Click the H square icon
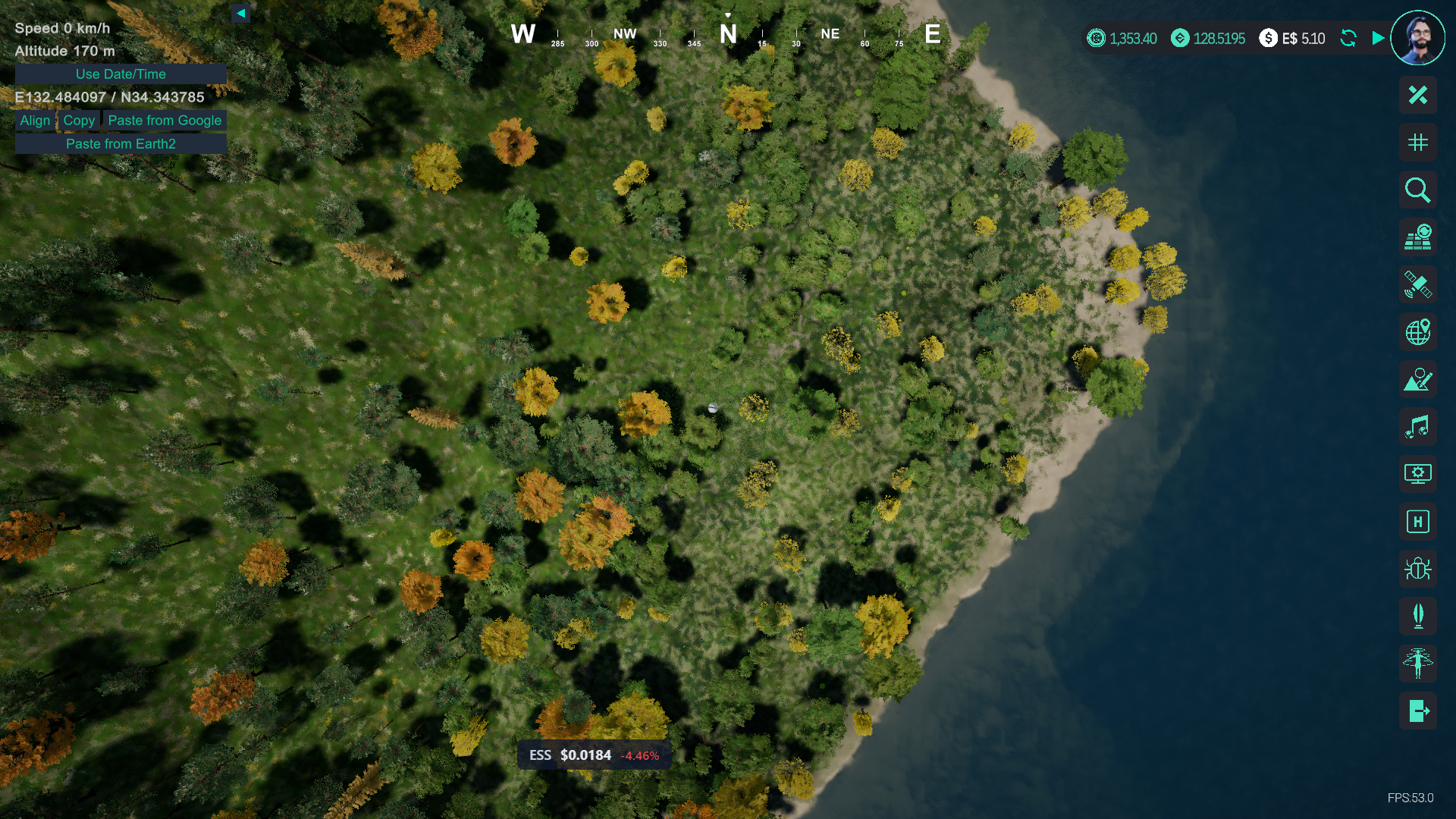Viewport: 1456px width, 819px height. pyautogui.click(x=1417, y=522)
